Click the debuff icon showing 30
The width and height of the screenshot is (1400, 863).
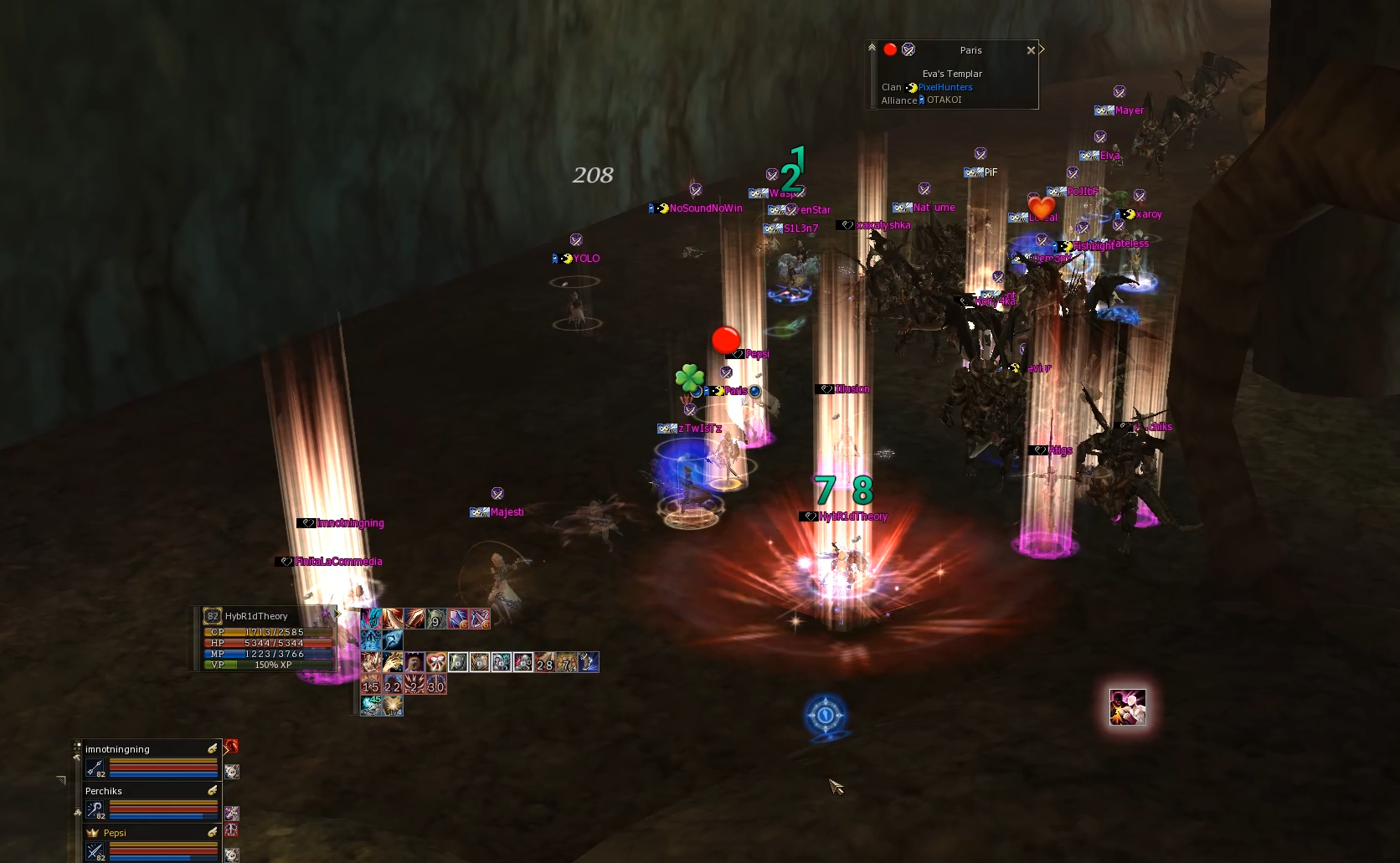coord(436,686)
